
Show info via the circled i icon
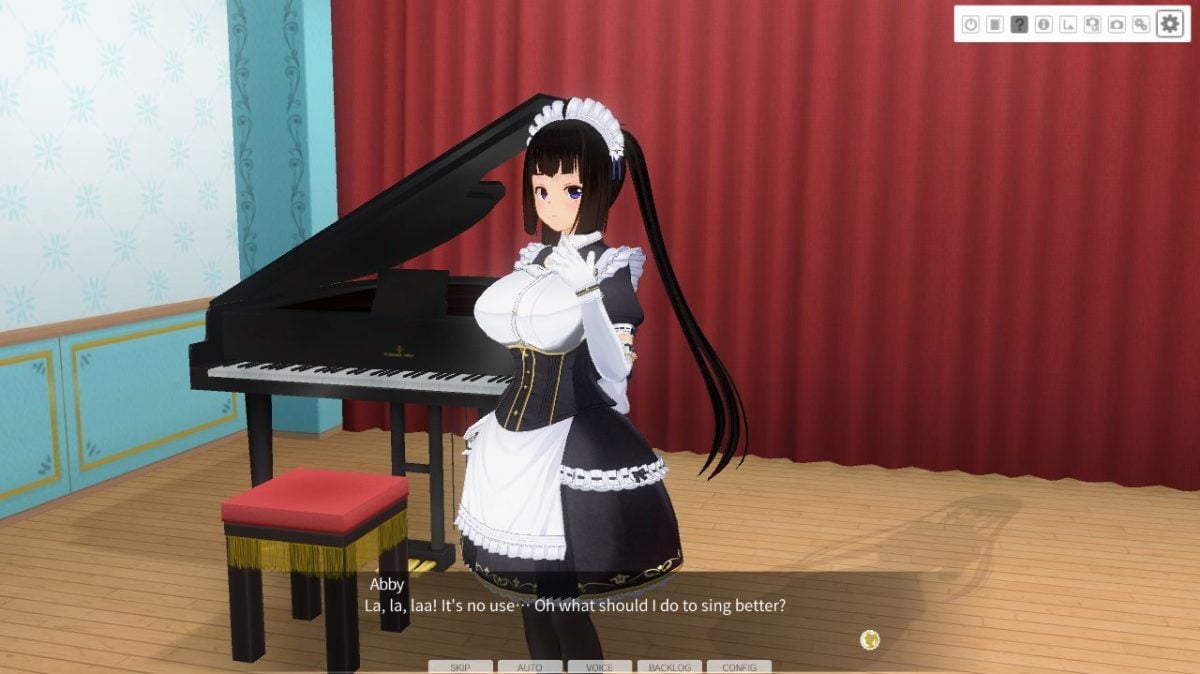[1043, 24]
